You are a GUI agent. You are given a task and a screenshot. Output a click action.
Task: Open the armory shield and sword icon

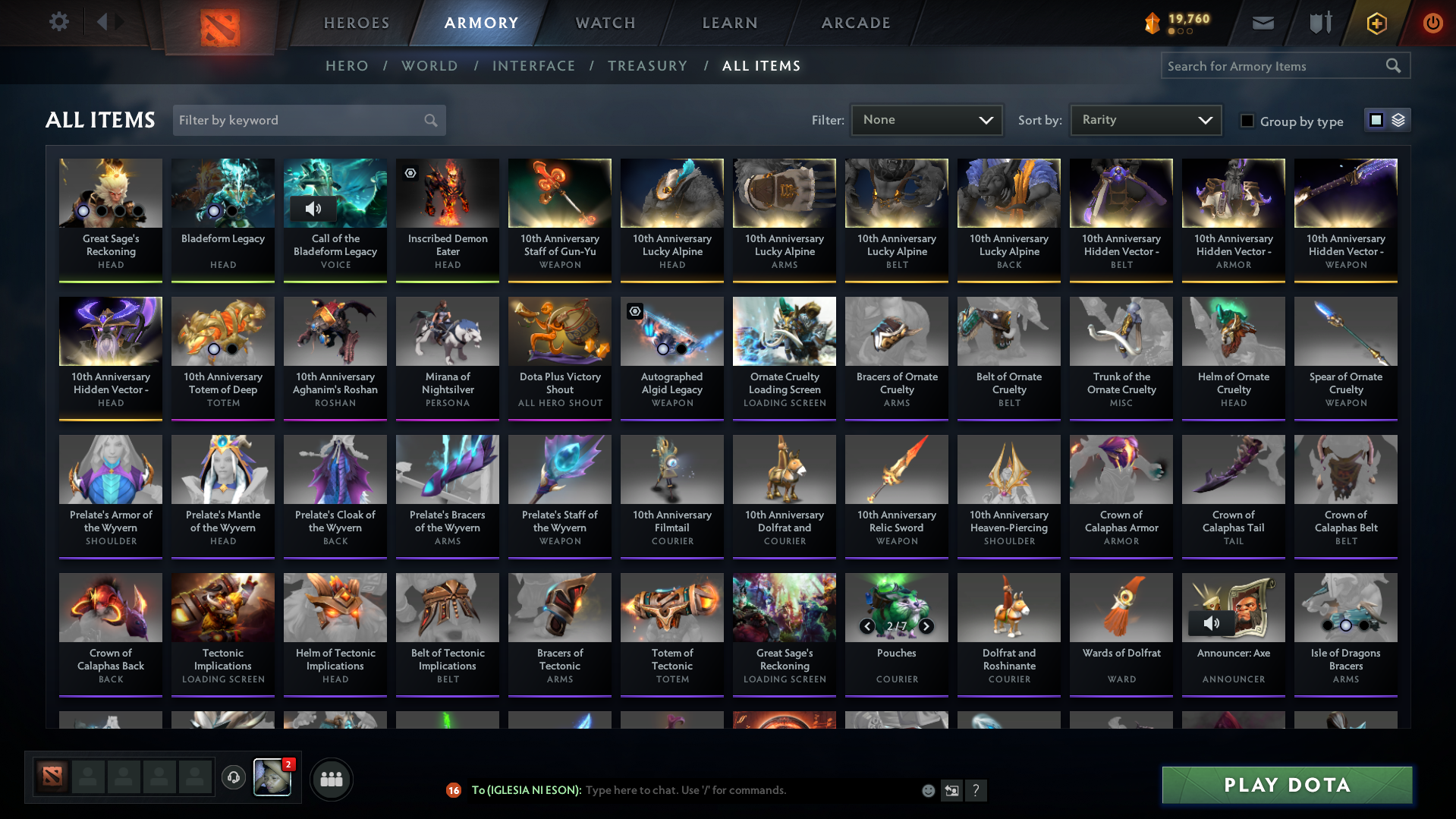1319,23
